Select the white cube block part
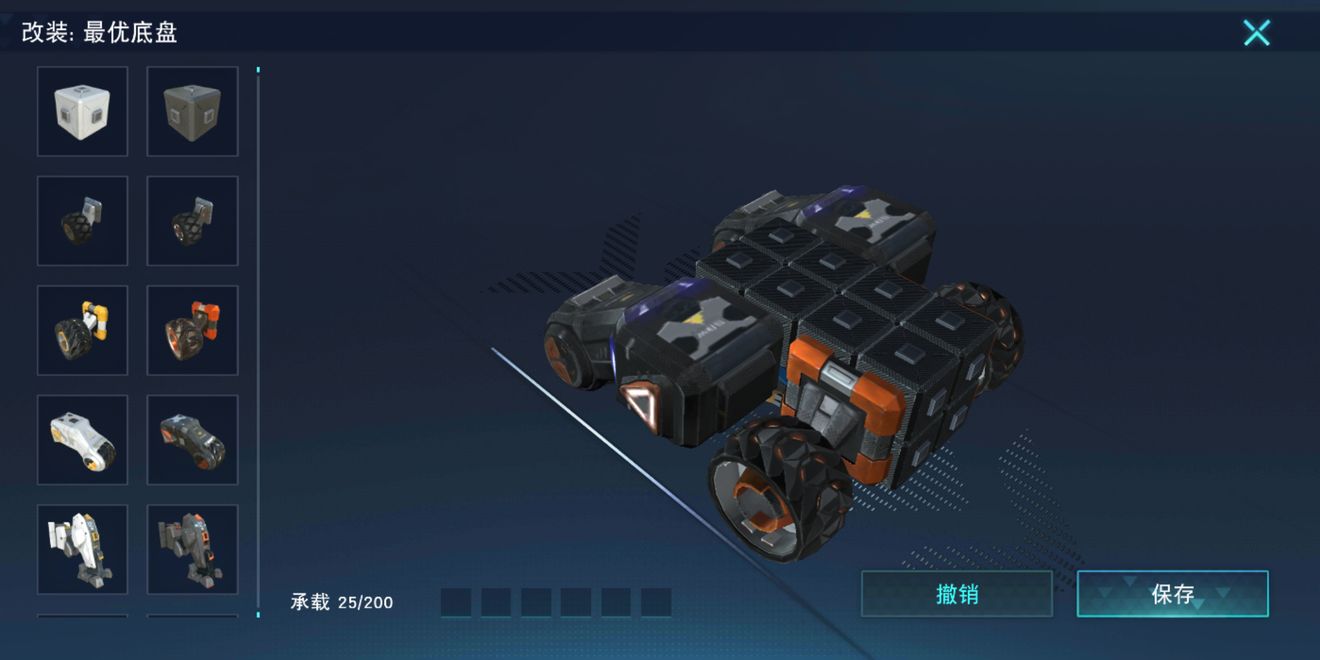The image size is (1320, 660). point(83,111)
